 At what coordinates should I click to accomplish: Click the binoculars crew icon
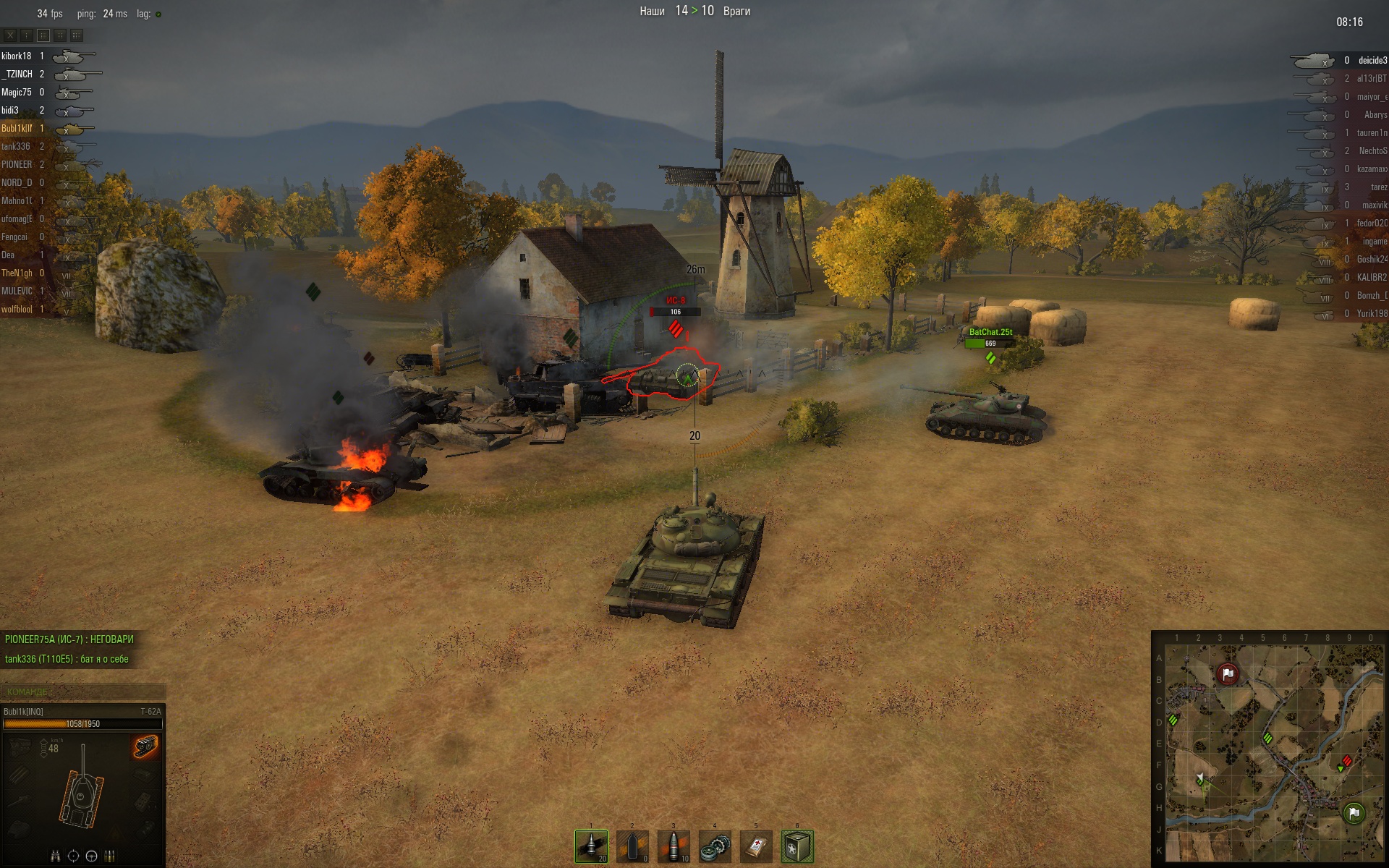(x=55, y=856)
